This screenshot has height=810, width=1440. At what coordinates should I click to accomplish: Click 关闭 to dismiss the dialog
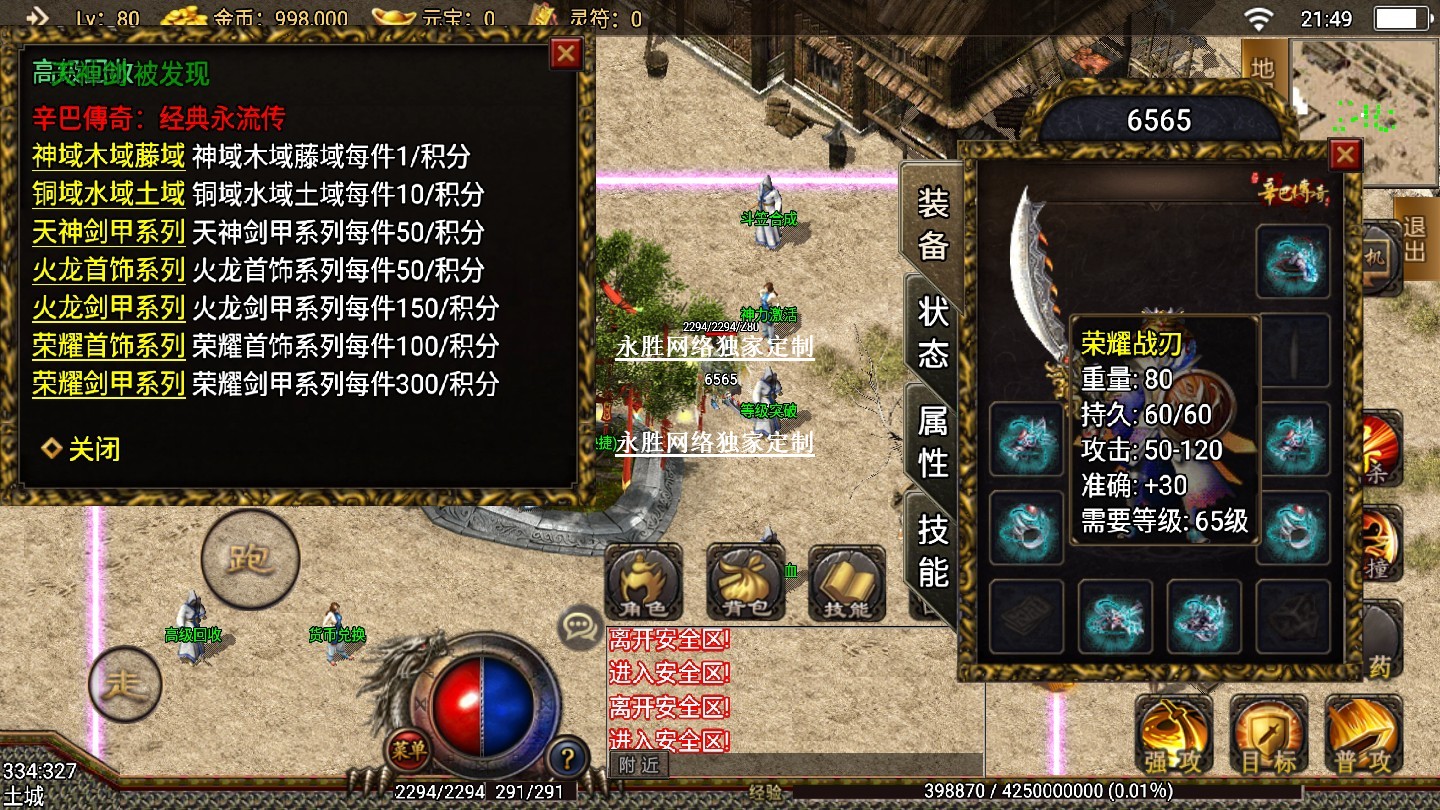click(x=82, y=449)
